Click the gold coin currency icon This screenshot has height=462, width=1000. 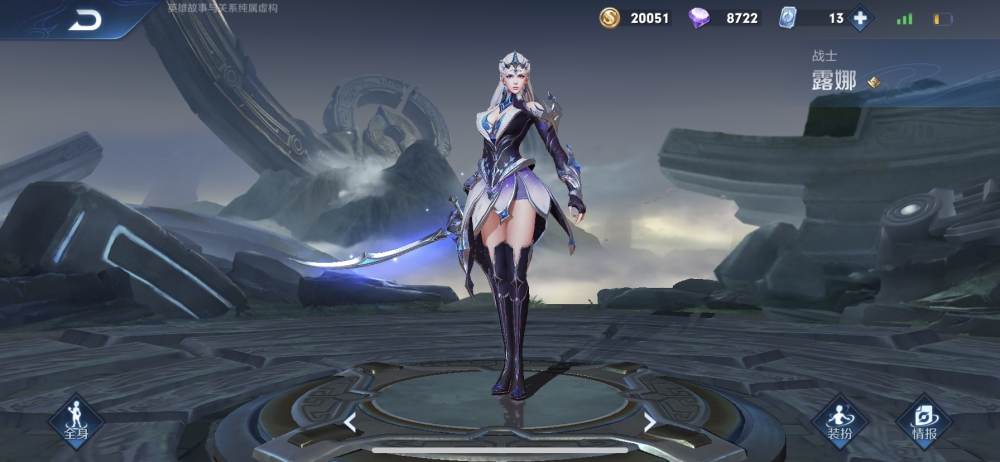pyautogui.click(x=609, y=18)
